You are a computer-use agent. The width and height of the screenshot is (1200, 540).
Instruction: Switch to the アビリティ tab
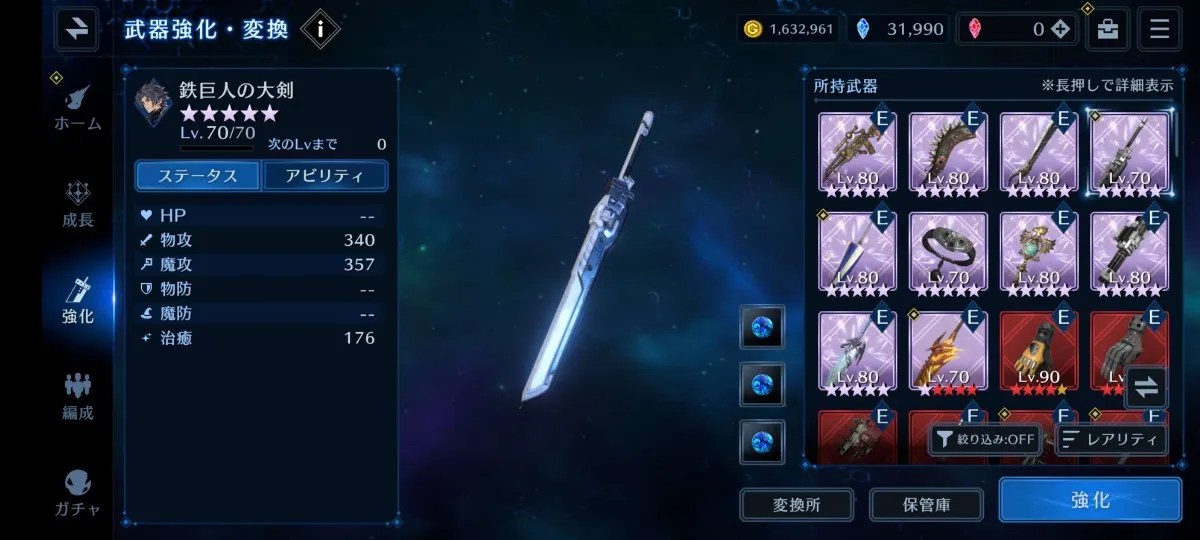click(325, 176)
